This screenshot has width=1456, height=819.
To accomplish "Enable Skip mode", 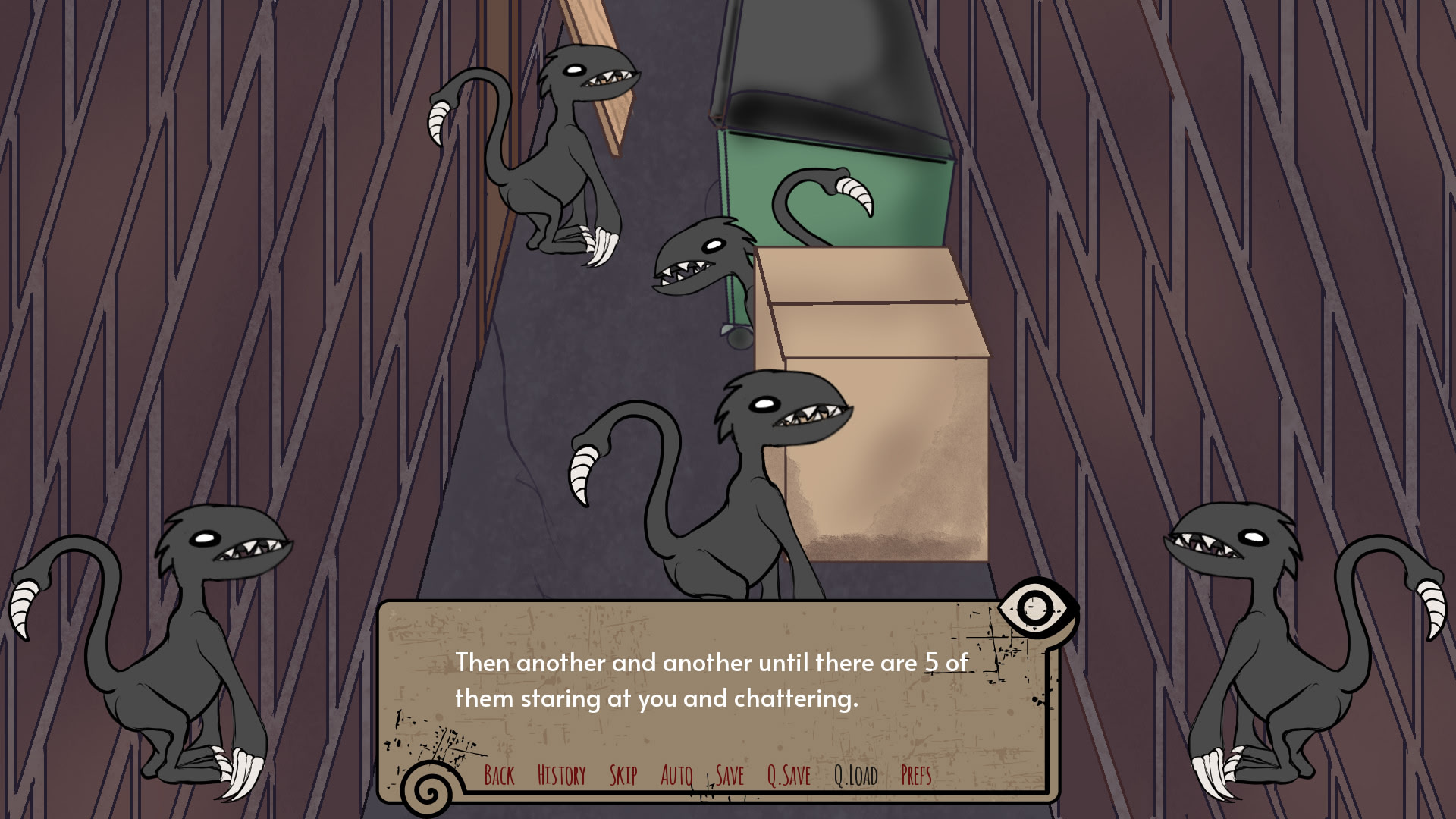I will click(x=623, y=776).
